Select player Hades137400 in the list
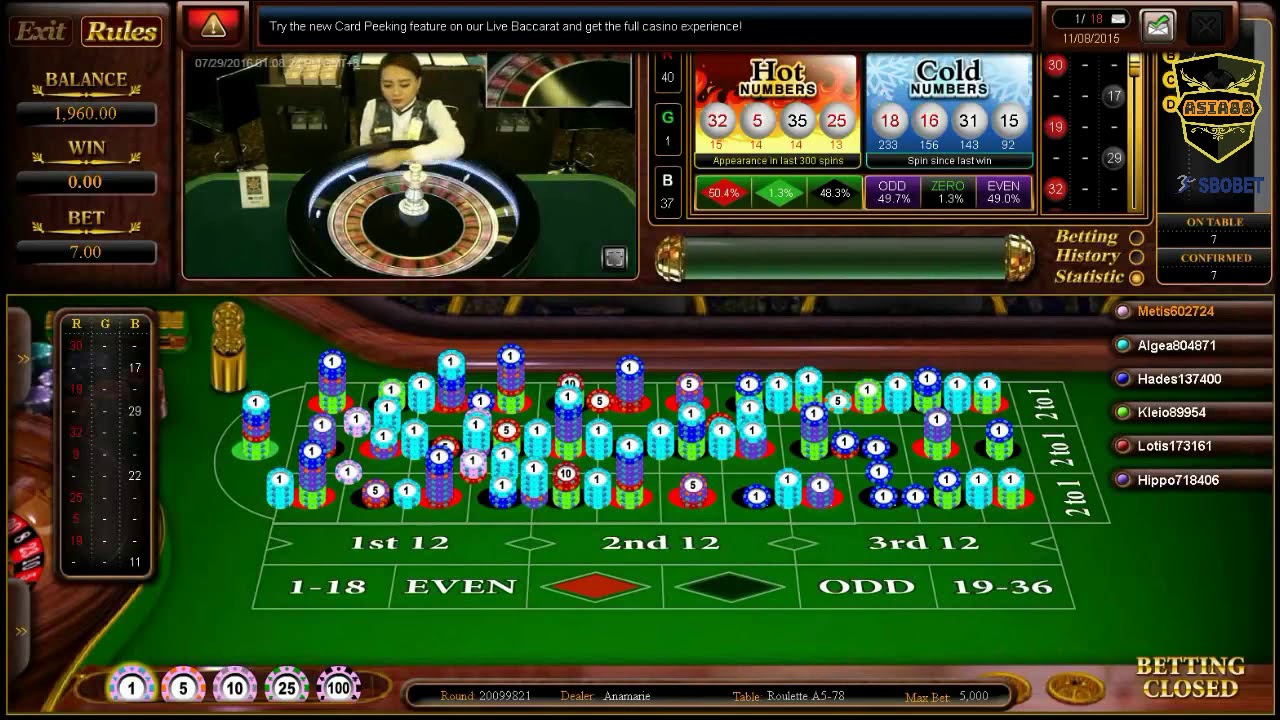The image size is (1280, 720). tap(1178, 379)
